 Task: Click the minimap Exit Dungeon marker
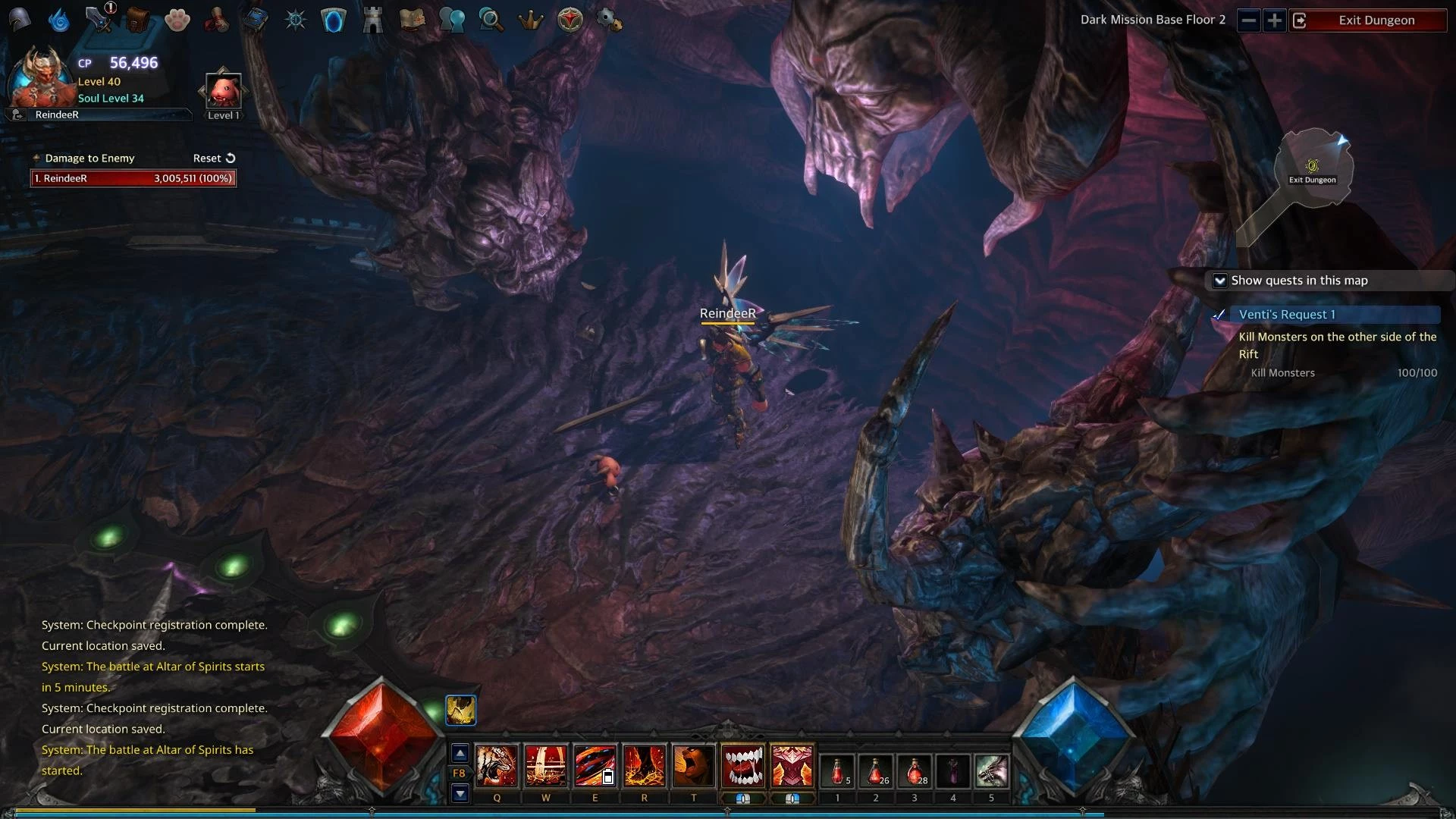point(1313,168)
